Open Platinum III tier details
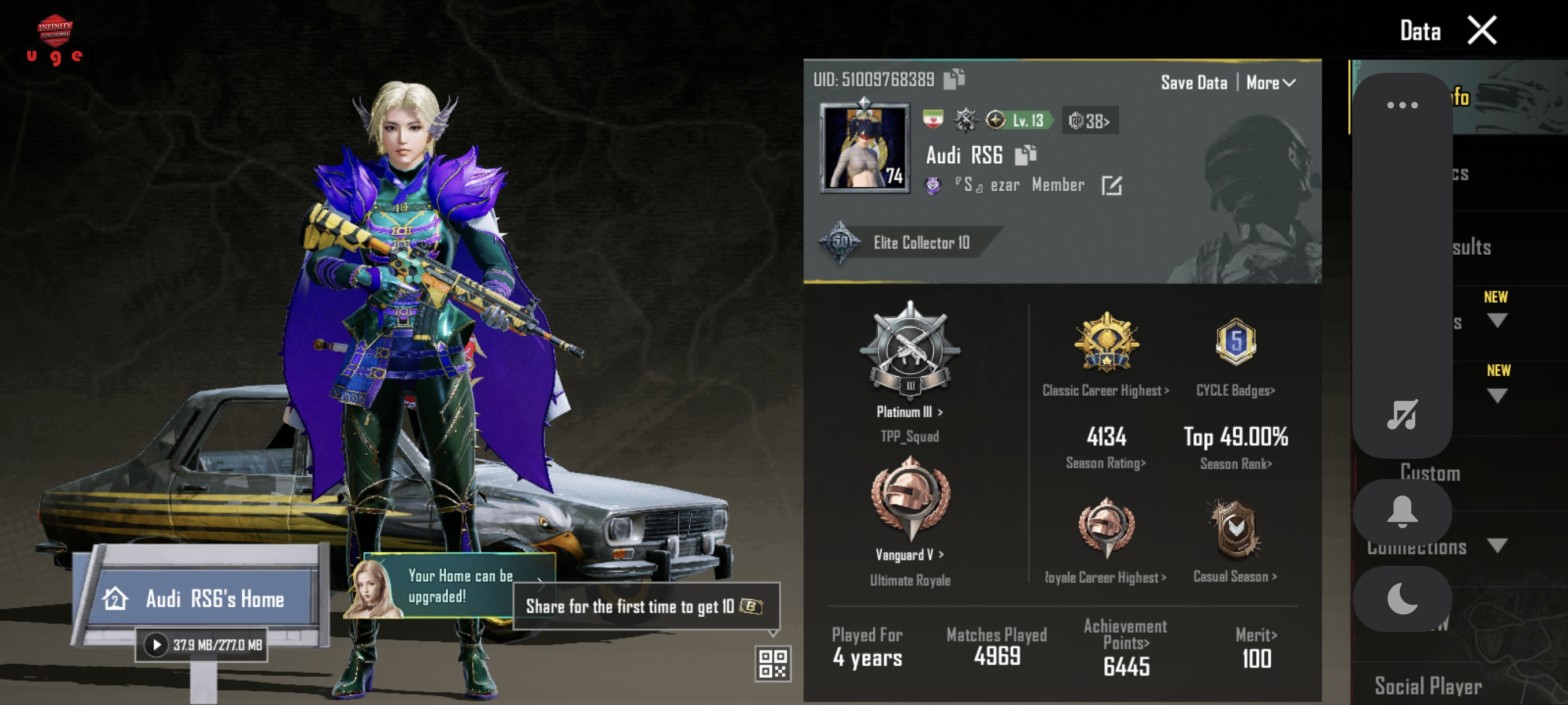 pos(909,412)
